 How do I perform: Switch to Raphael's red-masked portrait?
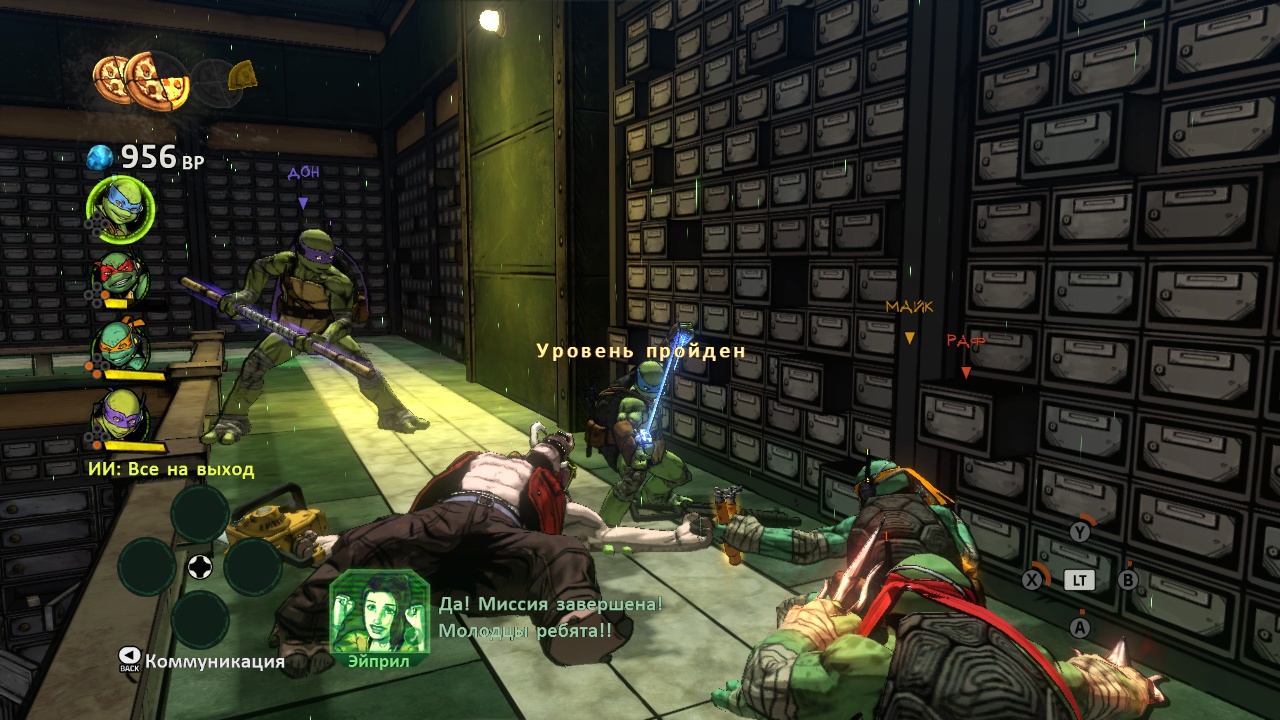pos(121,274)
